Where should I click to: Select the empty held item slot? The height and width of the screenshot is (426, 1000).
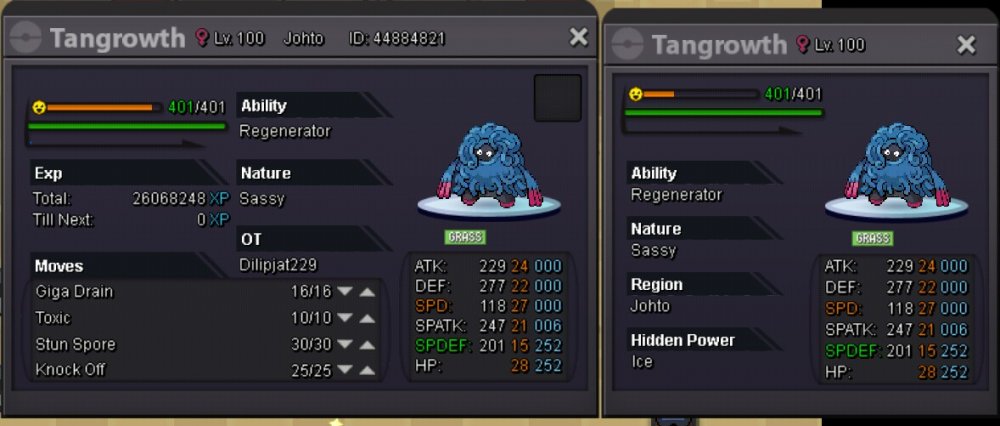tap(557, 98)
